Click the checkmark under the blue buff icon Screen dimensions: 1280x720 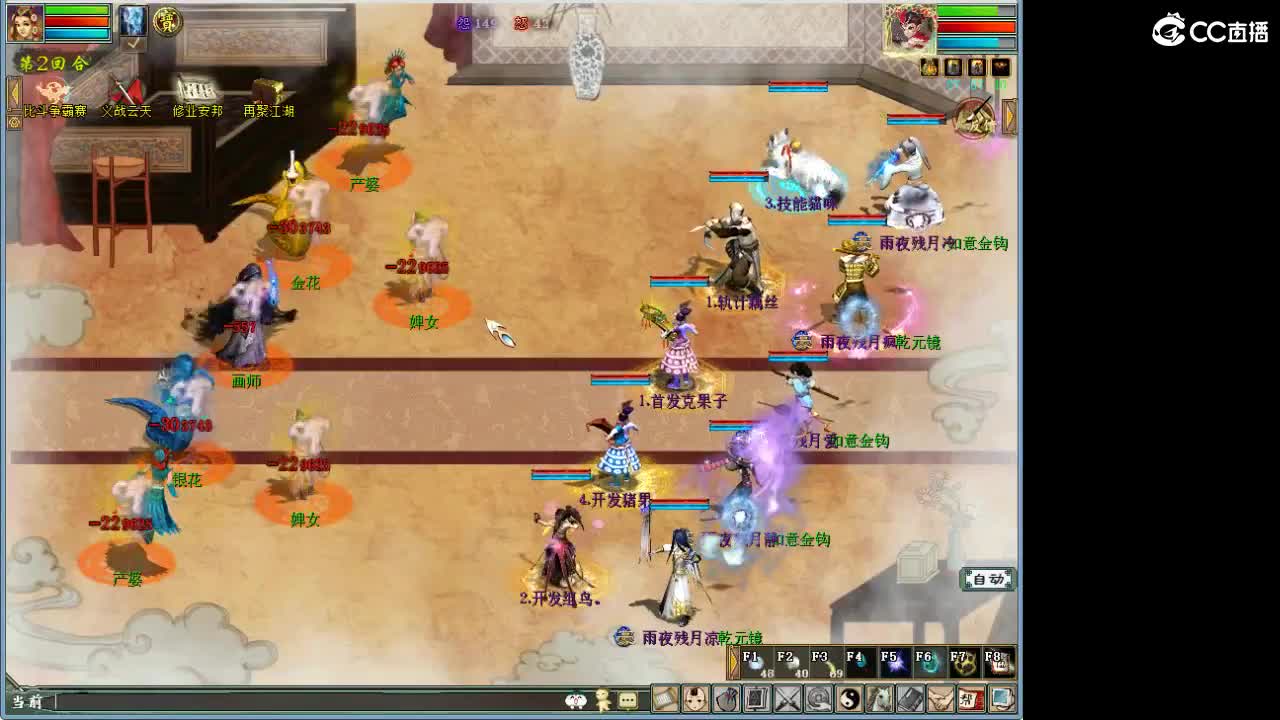tap(134, 44)
